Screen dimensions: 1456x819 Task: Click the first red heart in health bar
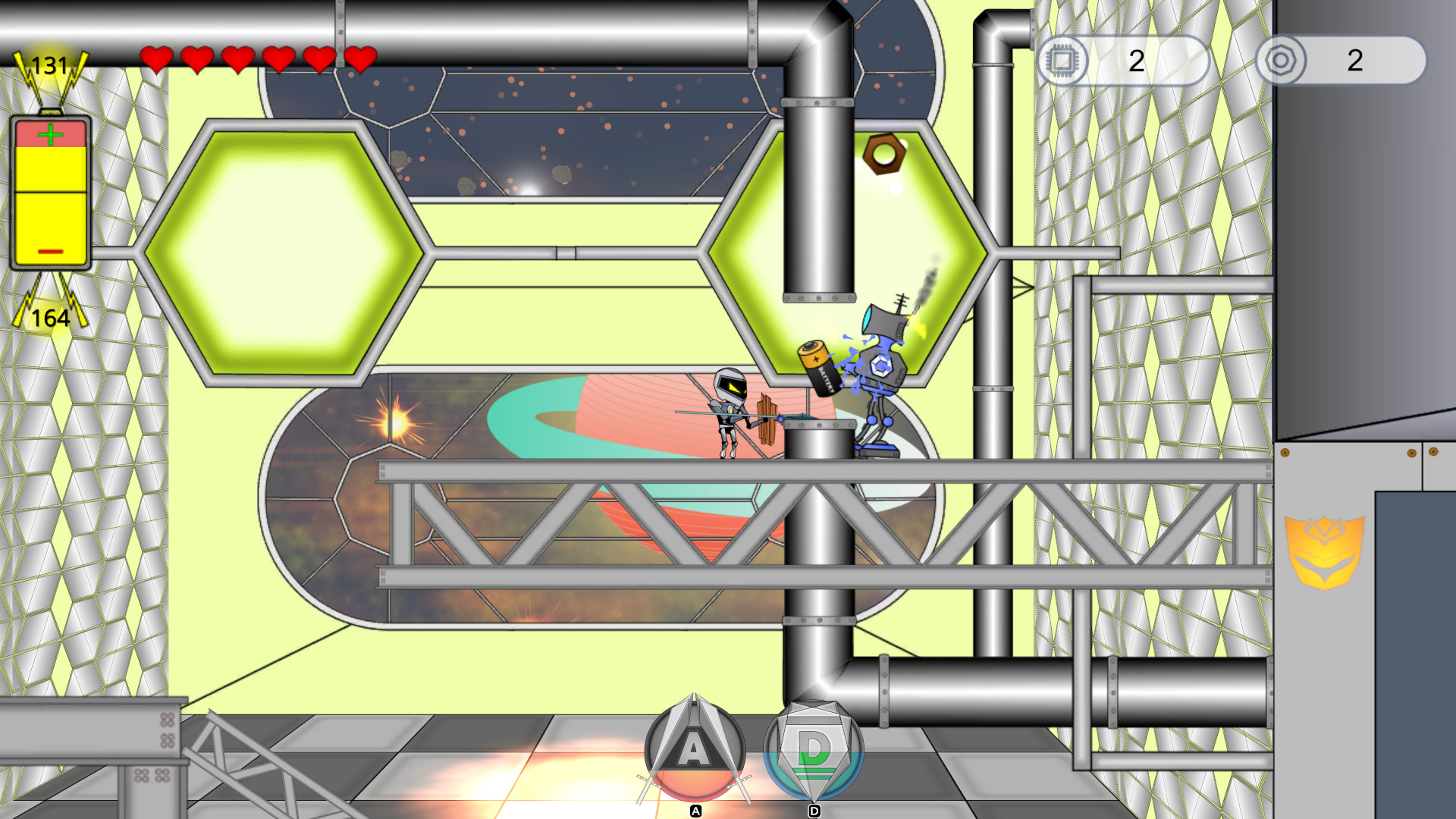click(157, 58)
